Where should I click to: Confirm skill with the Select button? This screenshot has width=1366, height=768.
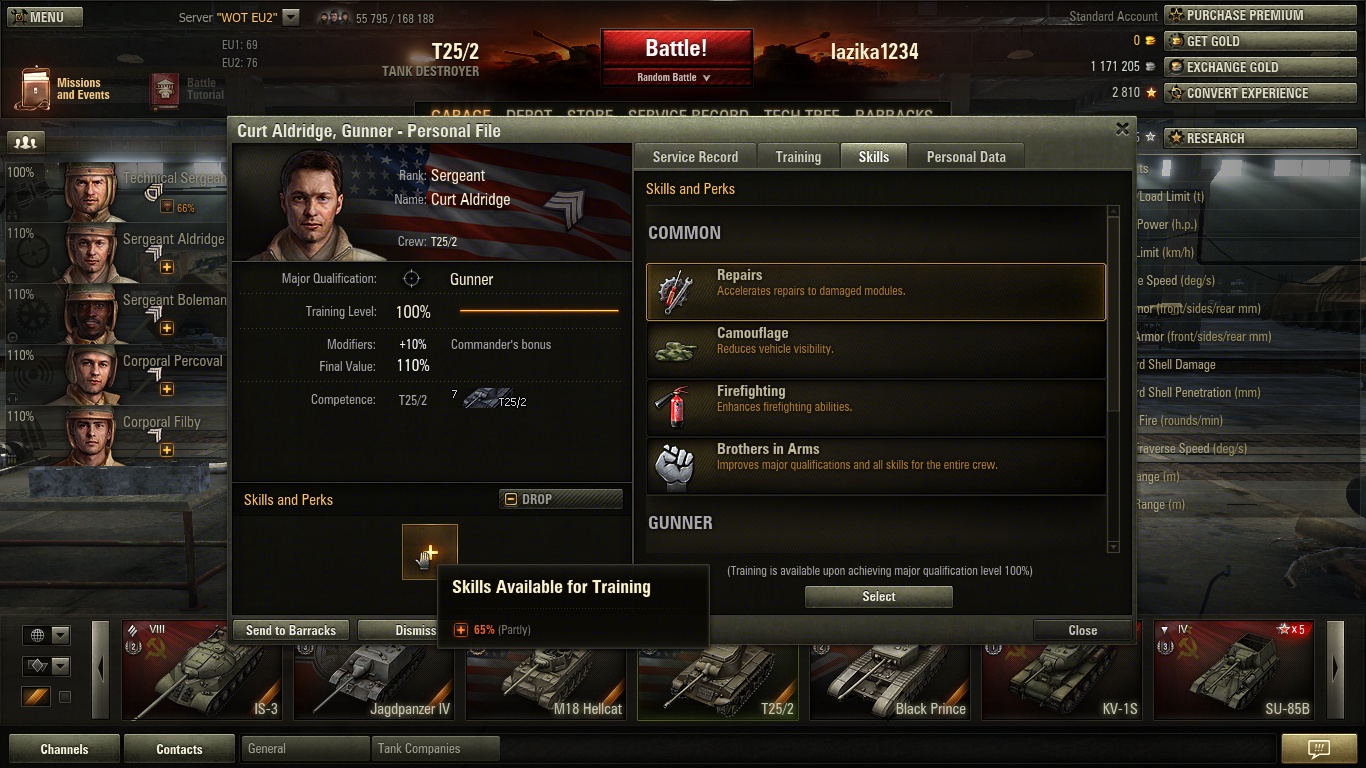pyautogui.click(x=879, y=597)
